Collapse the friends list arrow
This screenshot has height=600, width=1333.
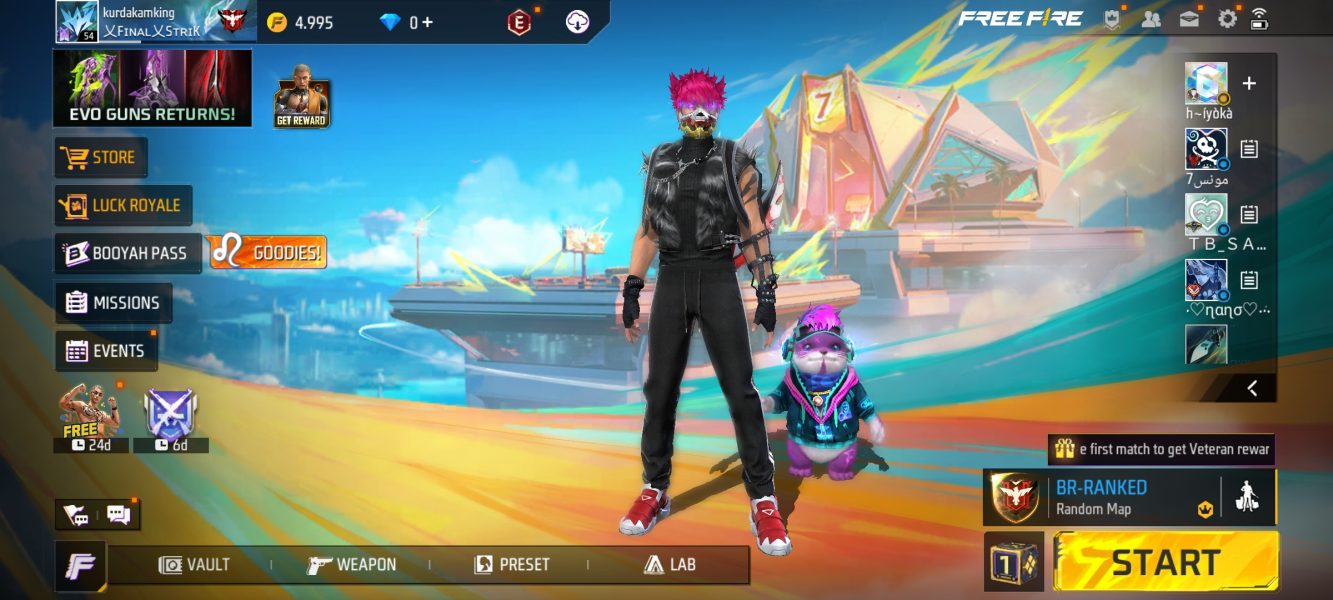pyautogui.click(x=1252, y=388)
